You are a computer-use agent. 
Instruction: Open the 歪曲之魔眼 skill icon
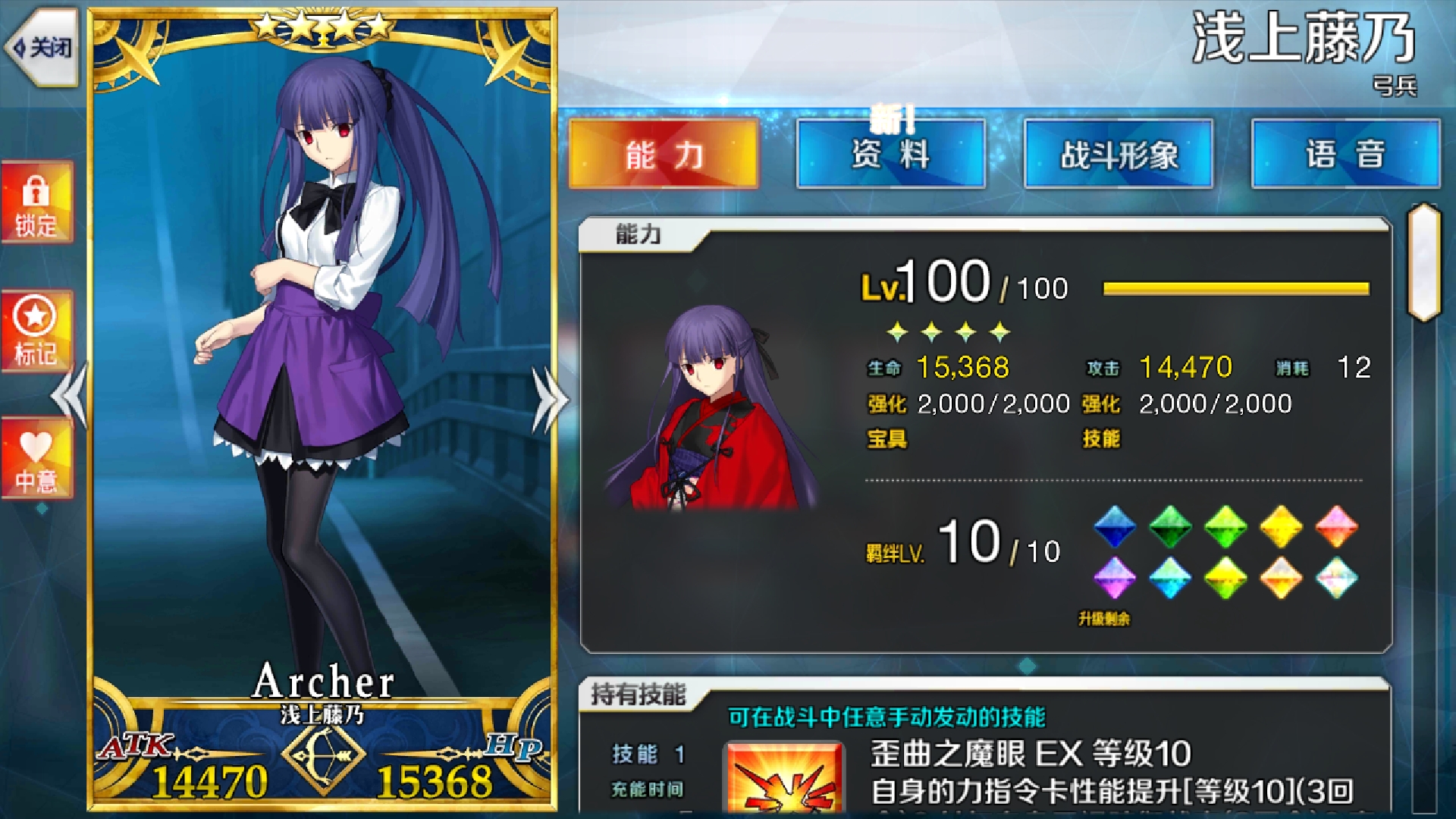[786, 781]
